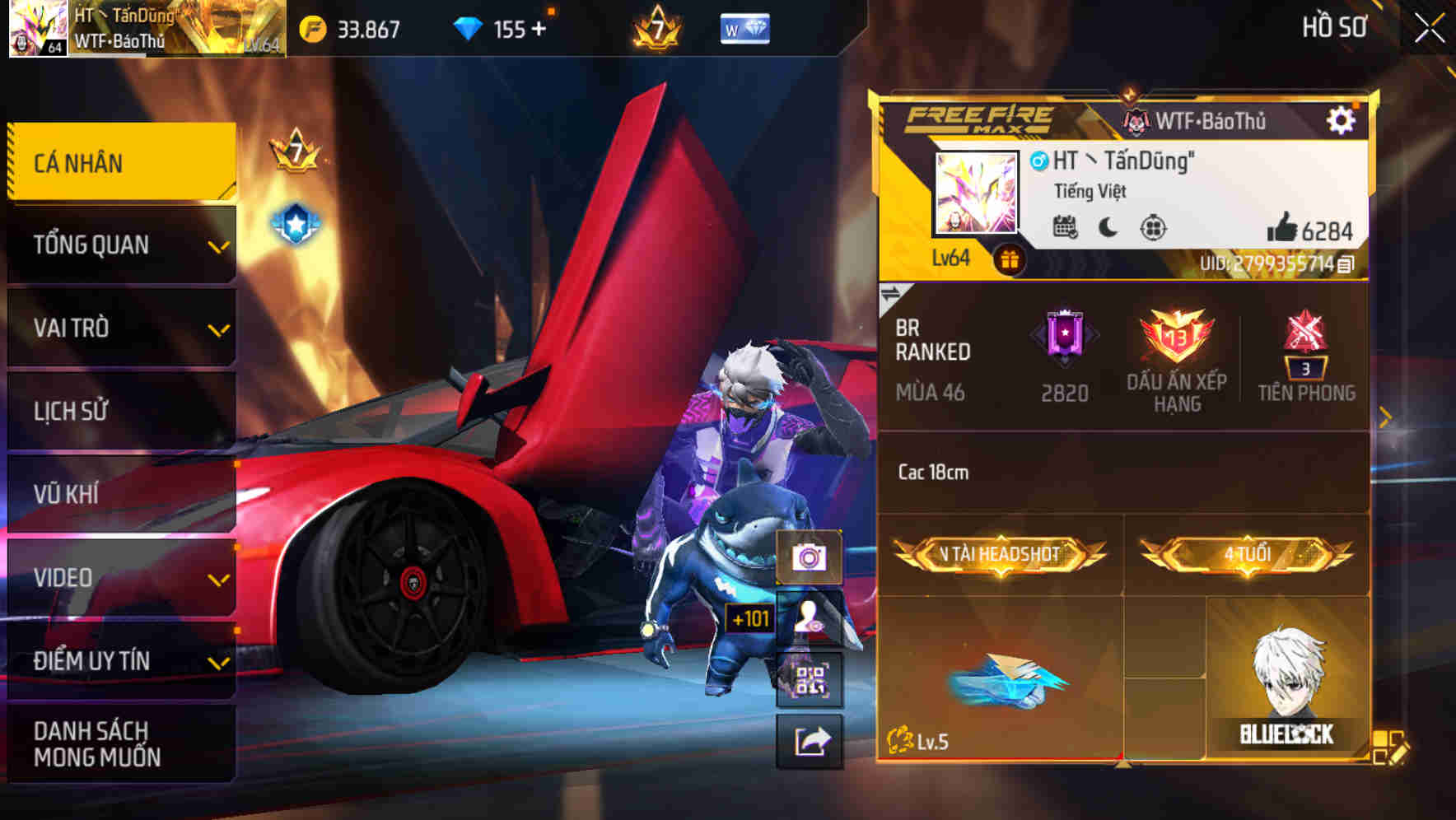The height and width of the screenshot is (820, 1456).
Task: Click the camera screenshot button
Action: (x=809, y=558)
